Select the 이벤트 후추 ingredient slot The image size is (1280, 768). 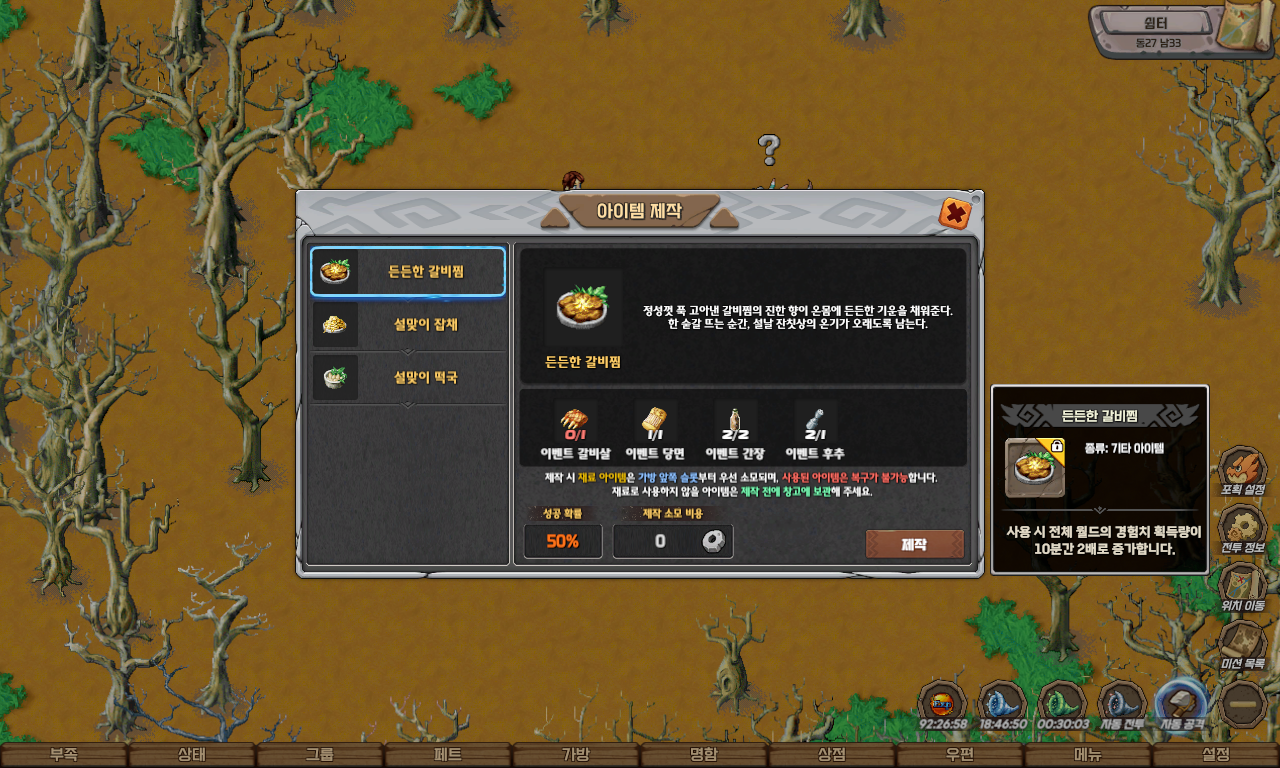tap(815, 422)
